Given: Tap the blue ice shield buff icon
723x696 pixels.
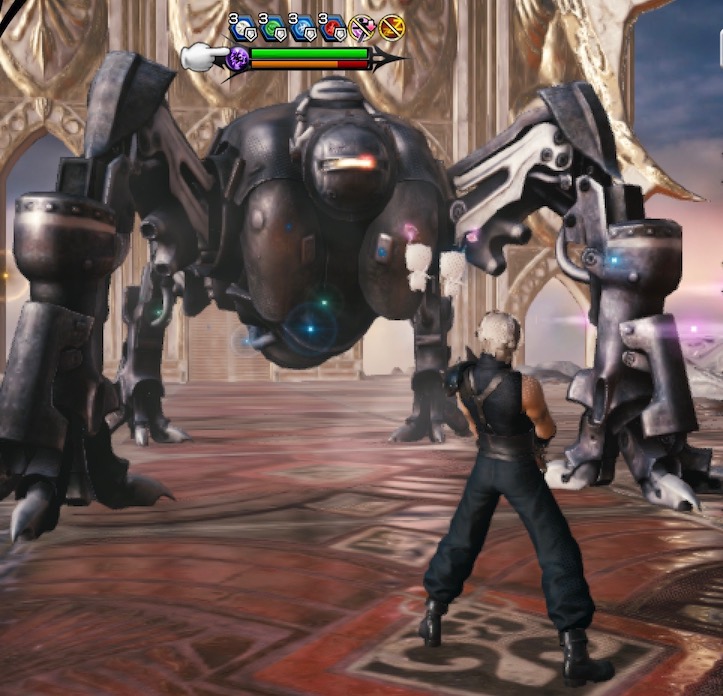Looking at the screenshot, I should [x=301, y=27].
